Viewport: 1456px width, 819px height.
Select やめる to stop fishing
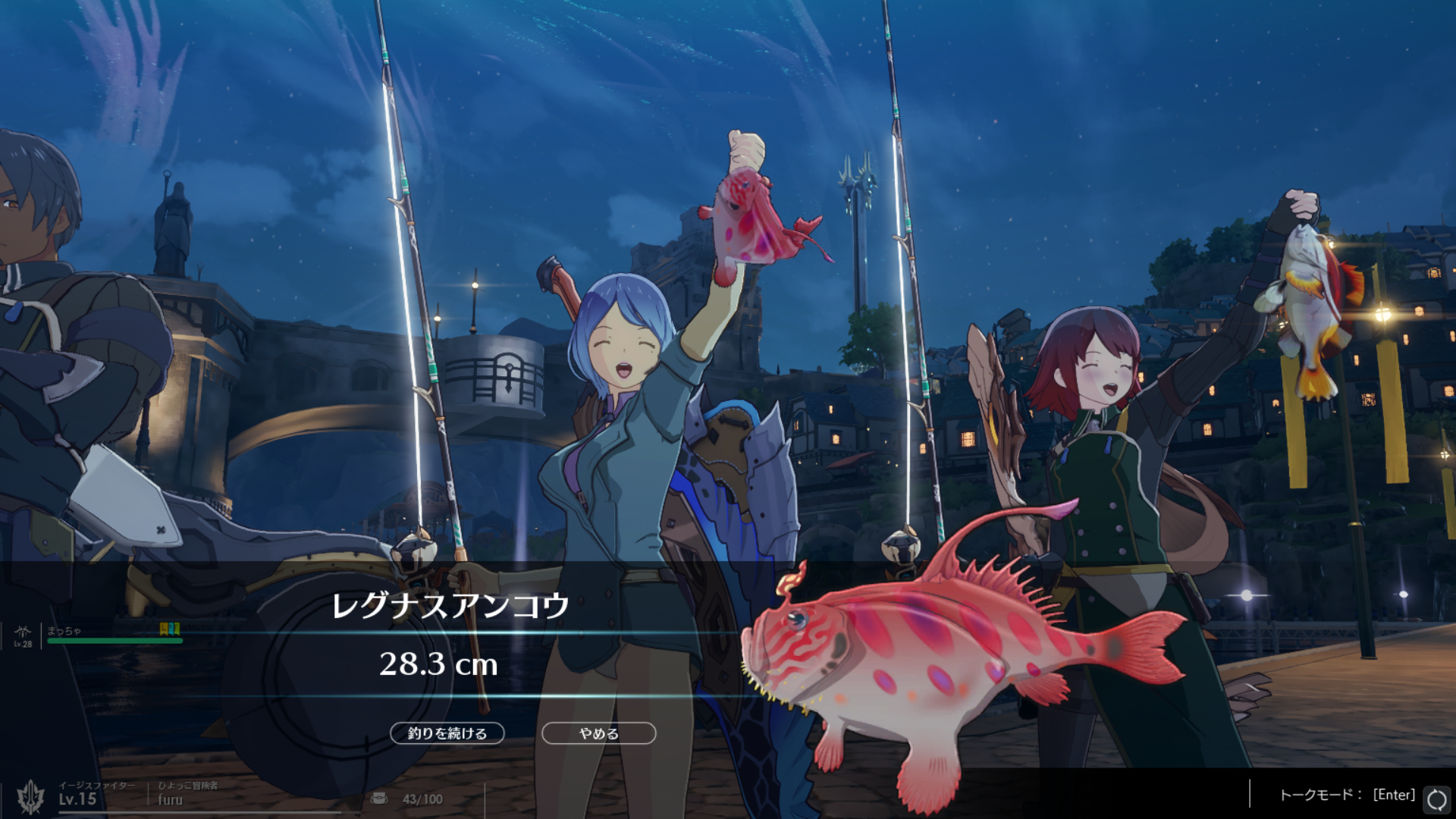coord(598,733)
